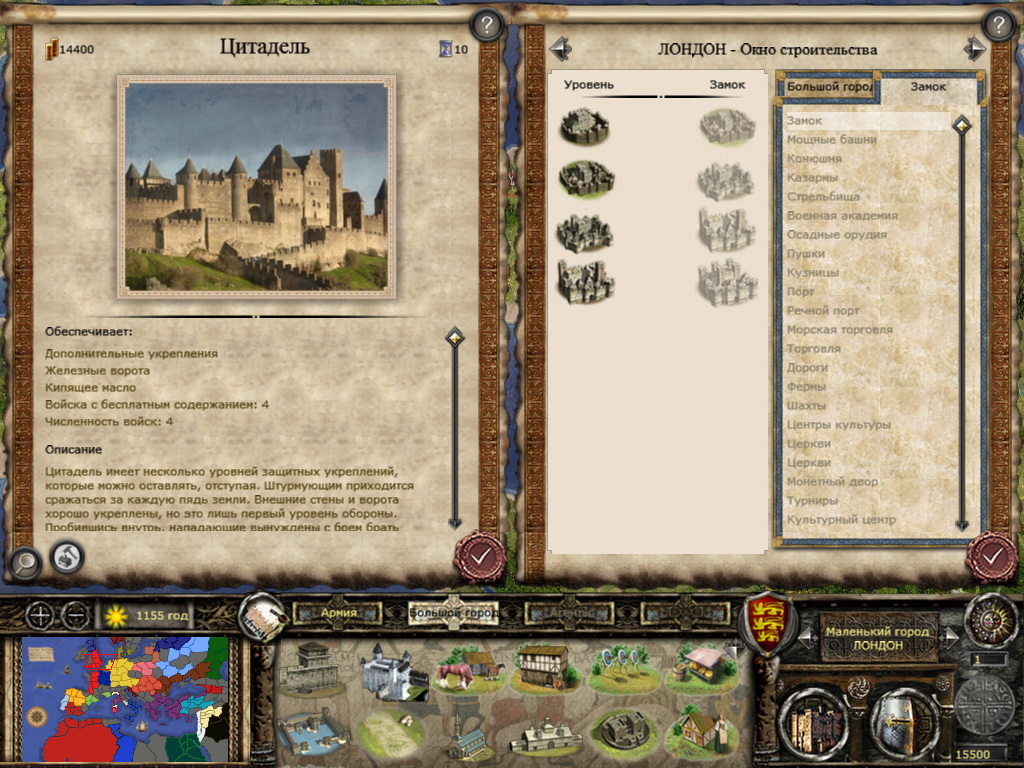The height and width of the screenshot is (768, 1024).
Task: Choose Мощные башни in the building list
Action: 831,140
